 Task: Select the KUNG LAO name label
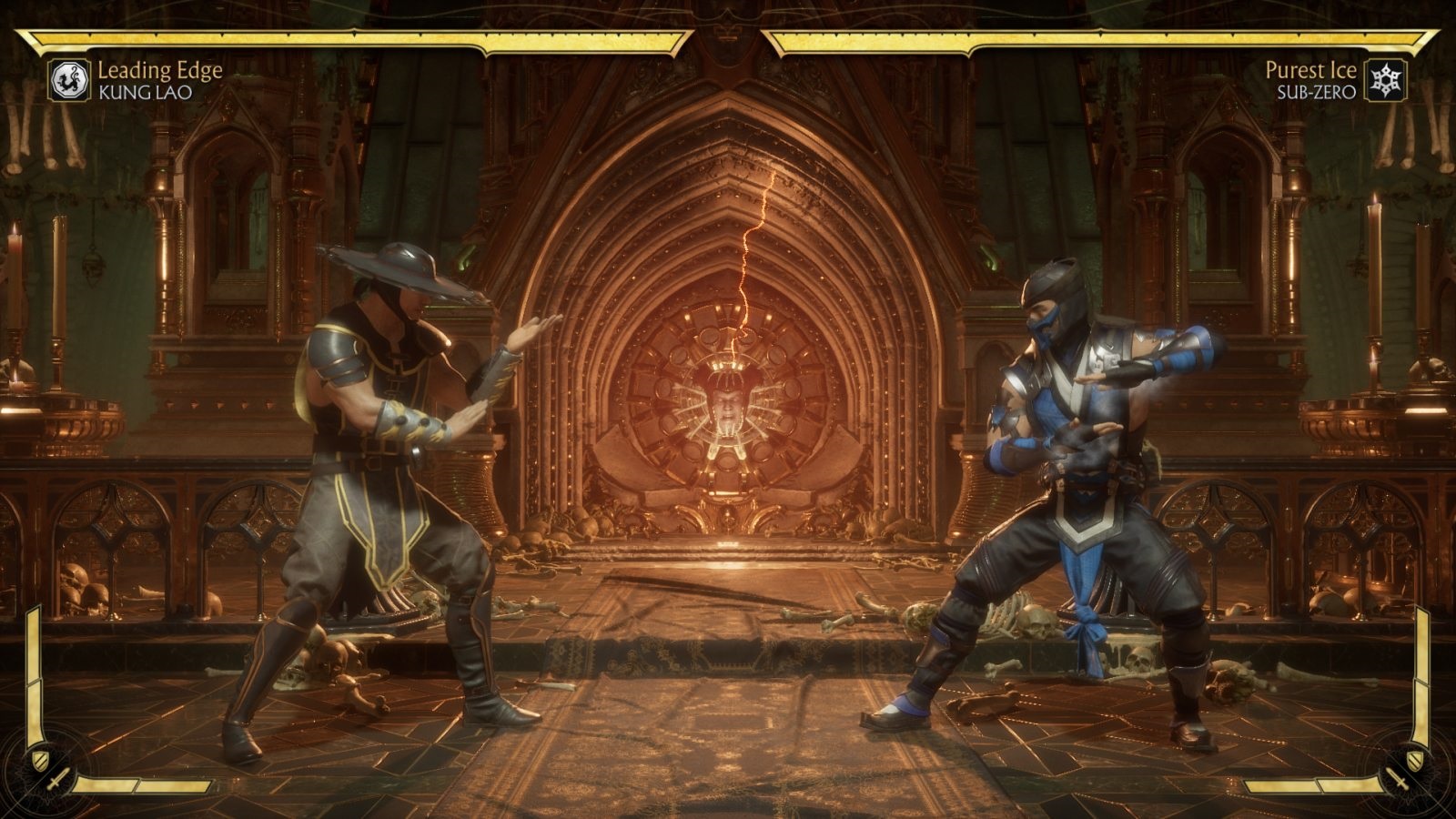(x=145, y=91)
